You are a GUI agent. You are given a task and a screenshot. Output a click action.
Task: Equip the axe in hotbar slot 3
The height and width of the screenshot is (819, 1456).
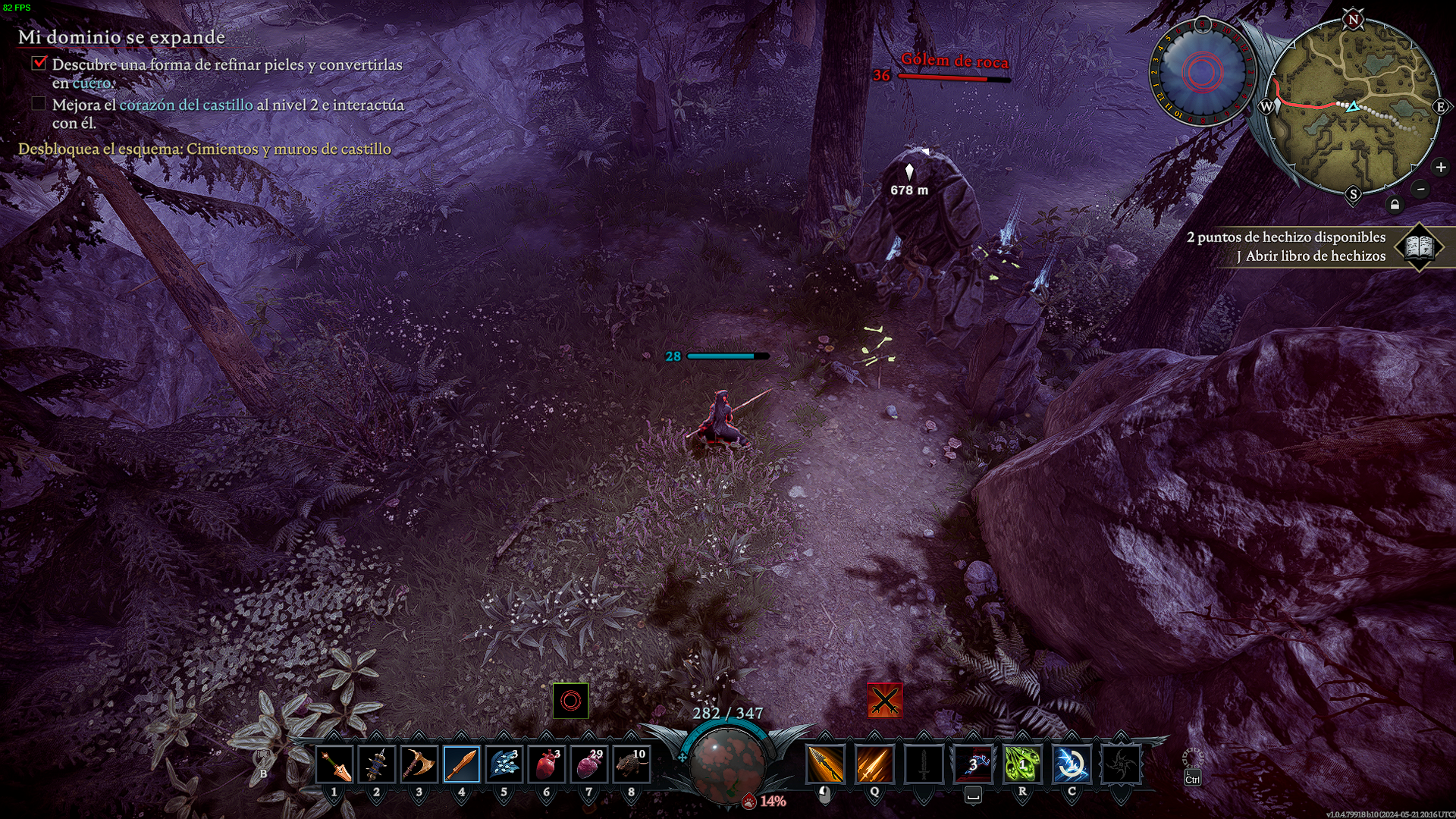tap(419, 764)
